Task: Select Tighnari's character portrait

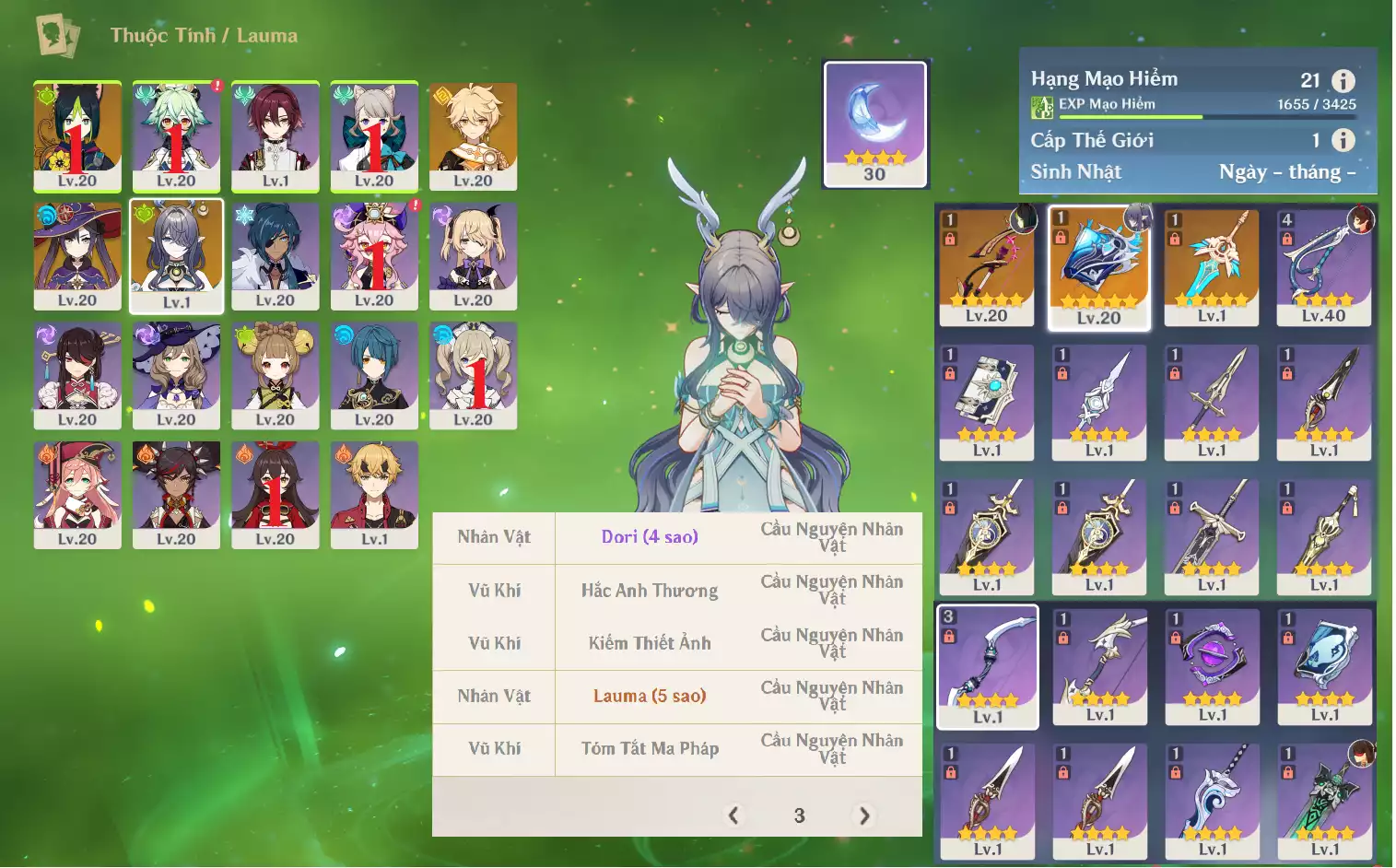Action: [x=77, y=135]
